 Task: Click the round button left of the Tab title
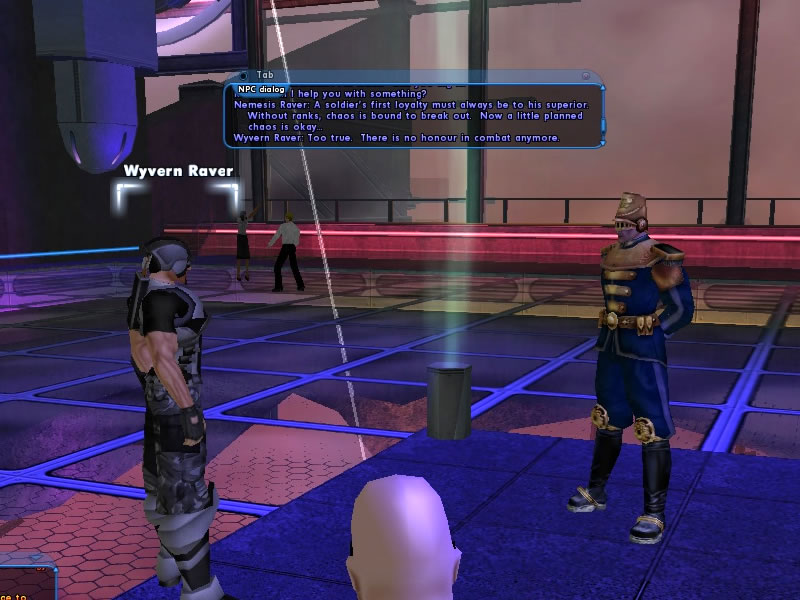pos(244,75)
